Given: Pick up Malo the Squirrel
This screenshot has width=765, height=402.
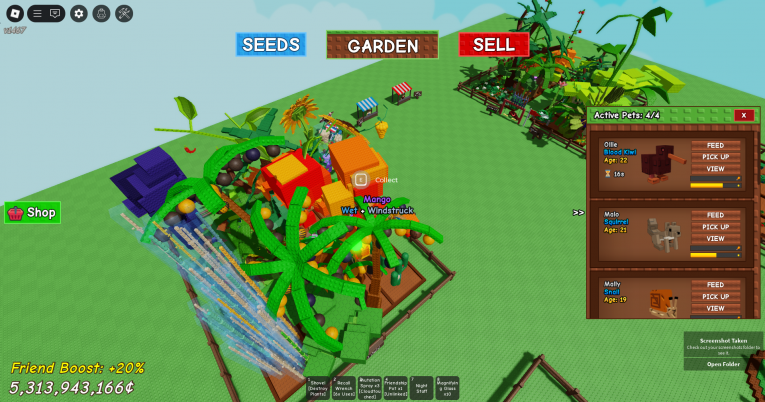Looking at the screenshot, I should [x=715, y=227].
